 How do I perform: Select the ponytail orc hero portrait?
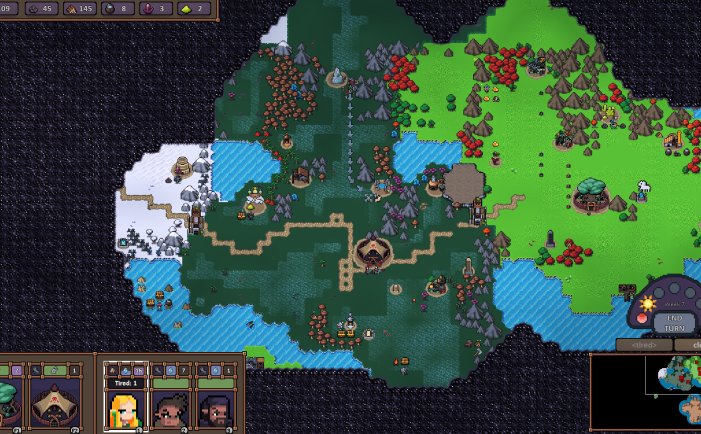click(x=171, y=409)
